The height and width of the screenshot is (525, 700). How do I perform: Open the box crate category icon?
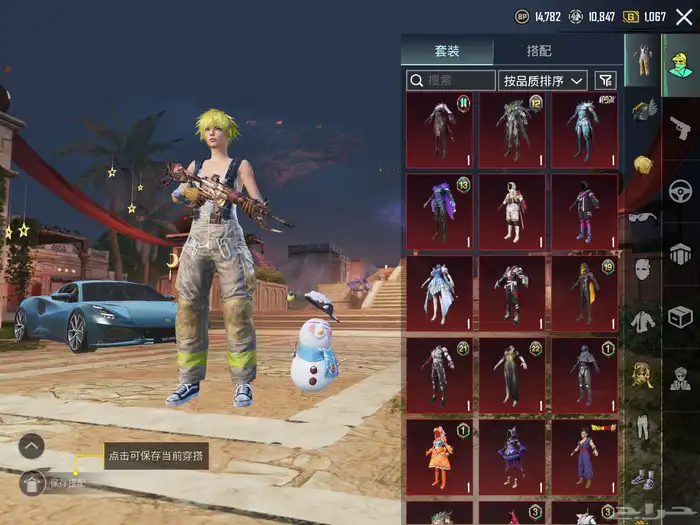(681, 317)
